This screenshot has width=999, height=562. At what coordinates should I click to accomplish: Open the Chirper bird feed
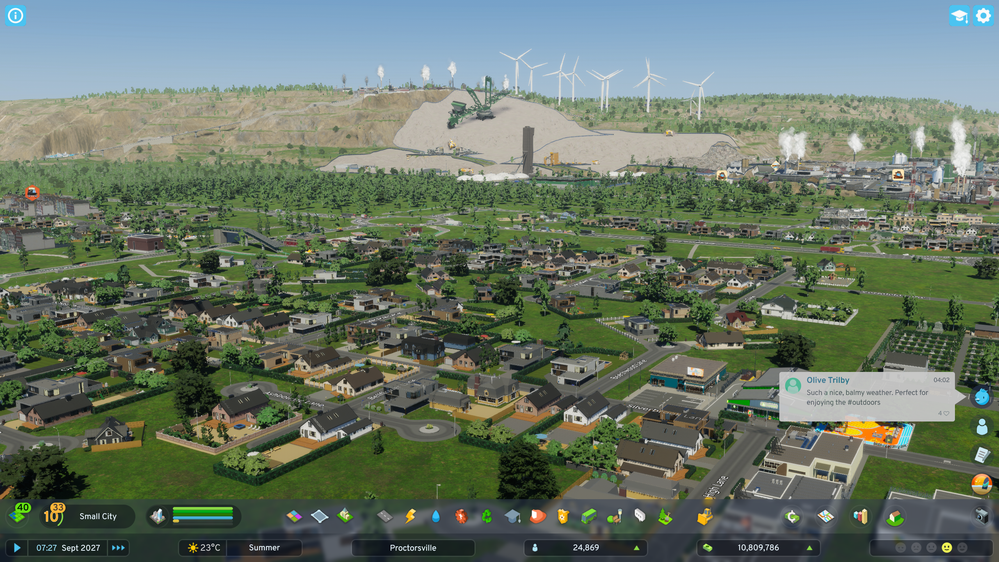coord(981,397)
